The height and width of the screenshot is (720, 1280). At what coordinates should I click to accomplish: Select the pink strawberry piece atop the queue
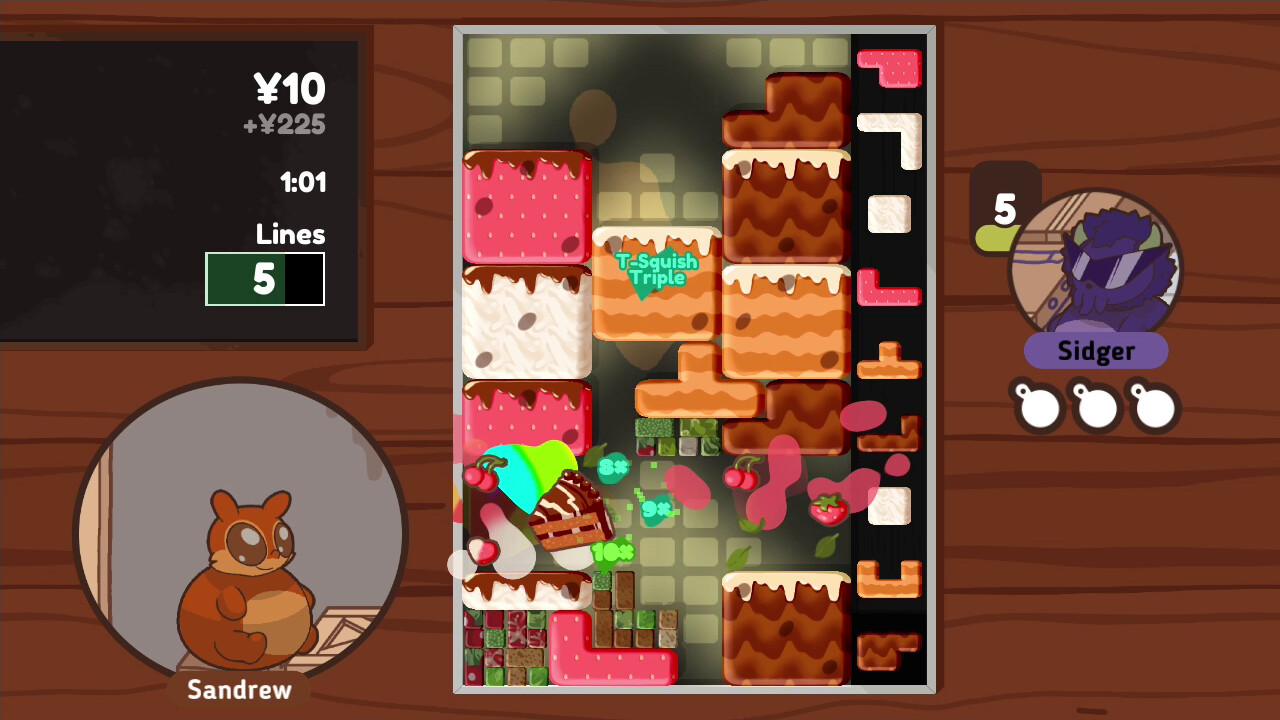pyautogui.click(x=888, y=68)
